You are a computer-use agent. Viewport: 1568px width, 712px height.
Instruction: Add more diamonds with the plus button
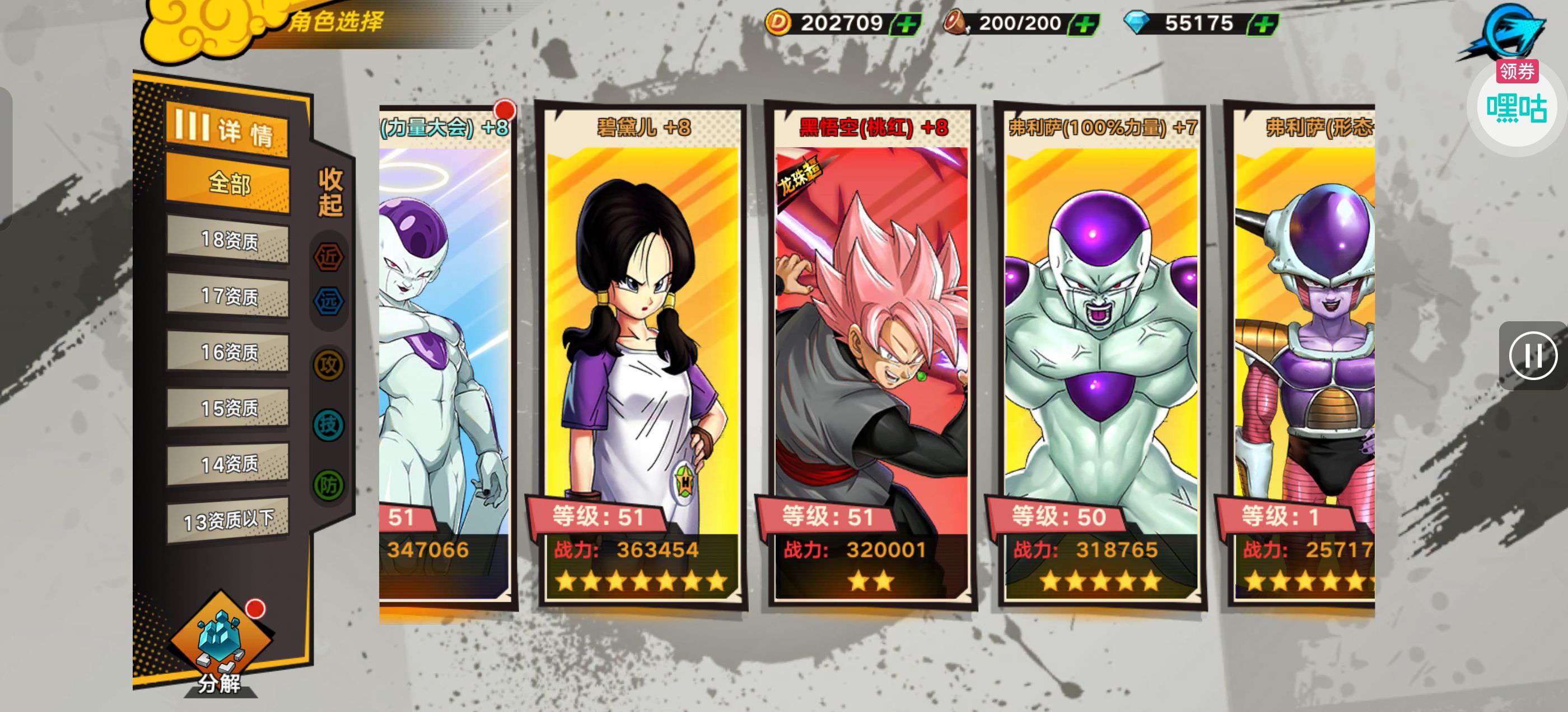(x=1264, y=24)
